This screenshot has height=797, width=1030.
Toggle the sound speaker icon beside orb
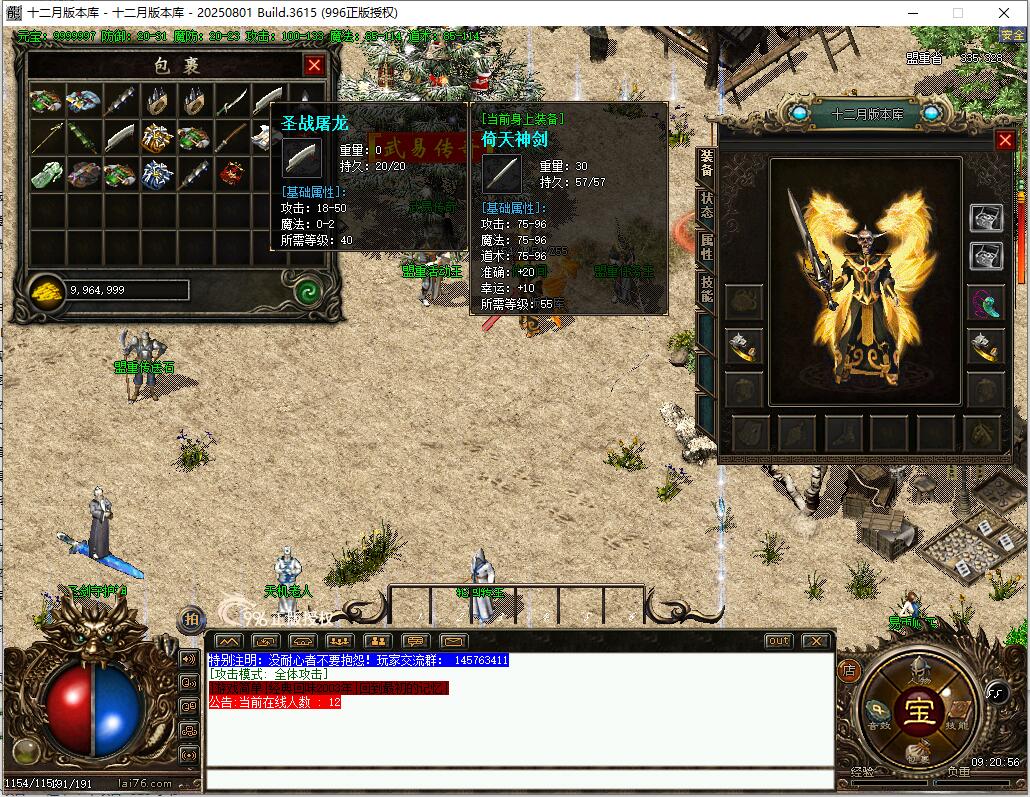tap(188, 659)
